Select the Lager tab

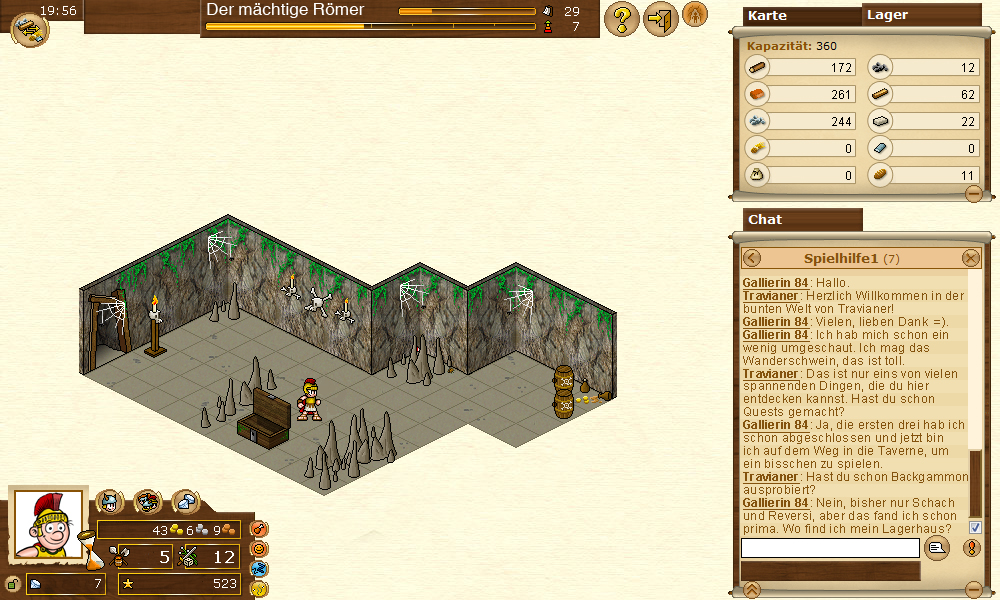click(907, 15)
